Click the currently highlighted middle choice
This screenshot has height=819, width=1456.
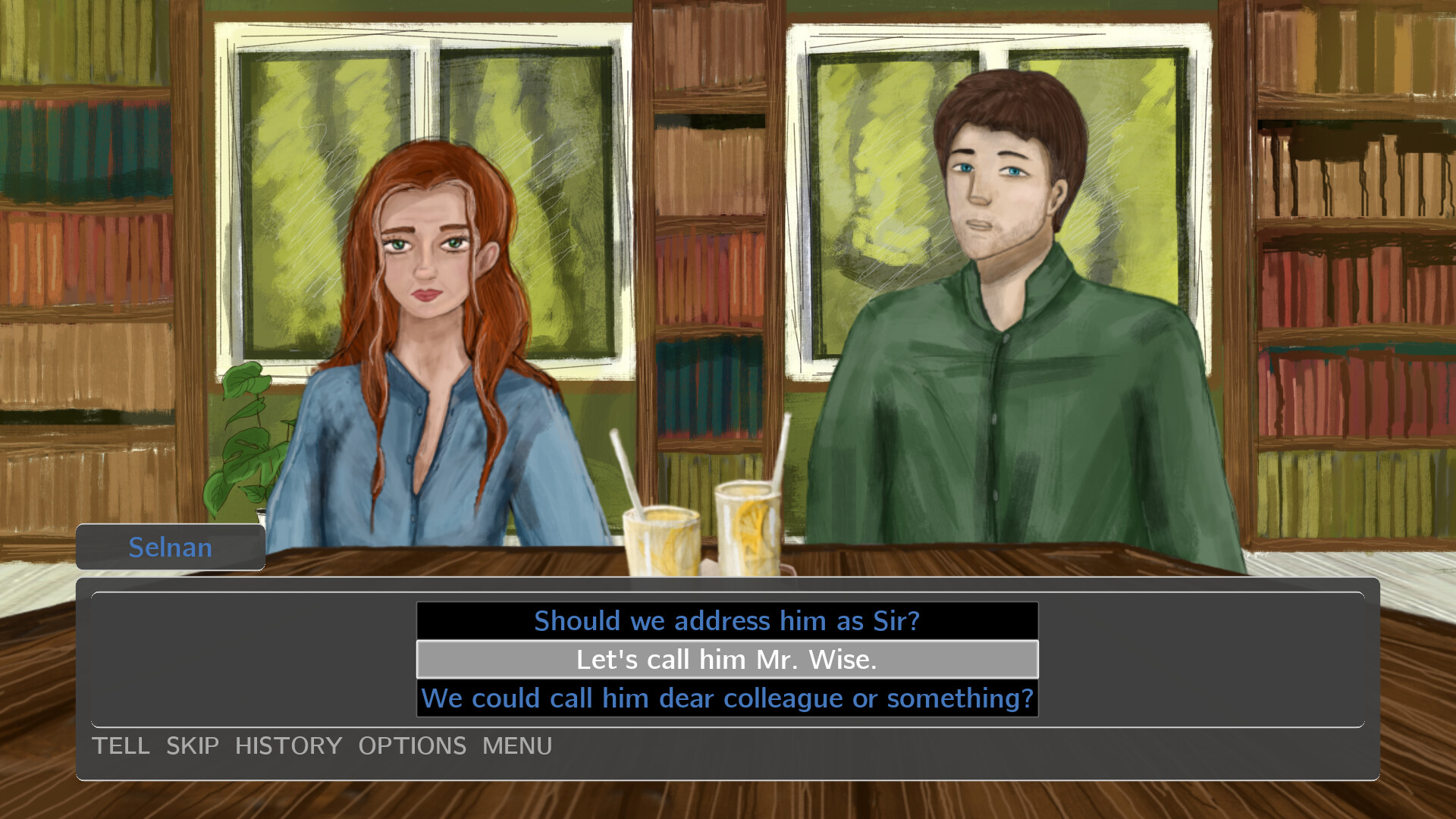pyautogui.click(x=726, y=659)
